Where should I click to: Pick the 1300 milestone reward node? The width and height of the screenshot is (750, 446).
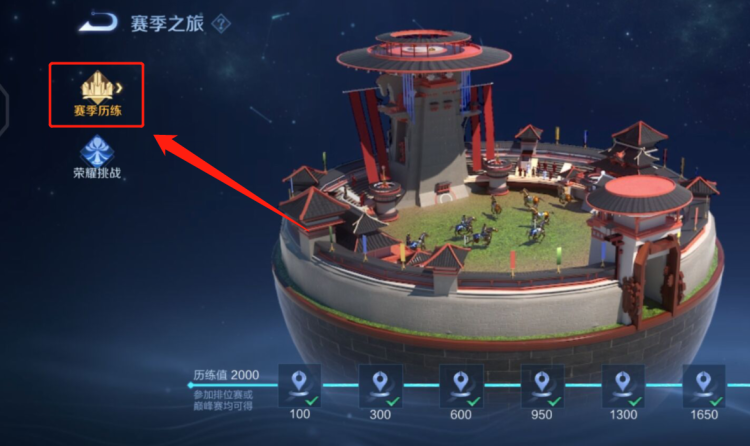623,385
